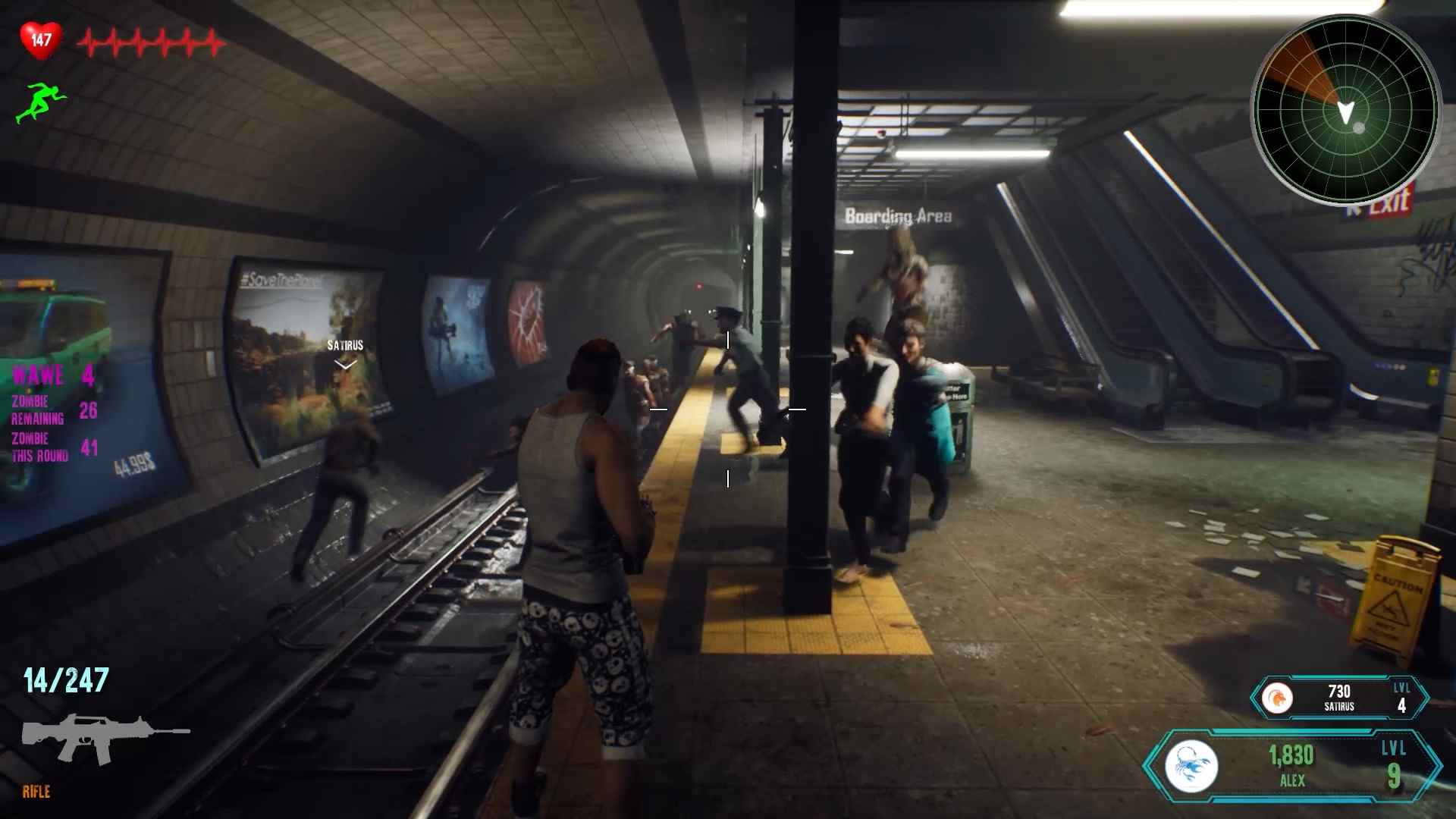Expand the chevron under the SATIRUS nametag
The image size is (1456, 819).
(x=345, y=364)
